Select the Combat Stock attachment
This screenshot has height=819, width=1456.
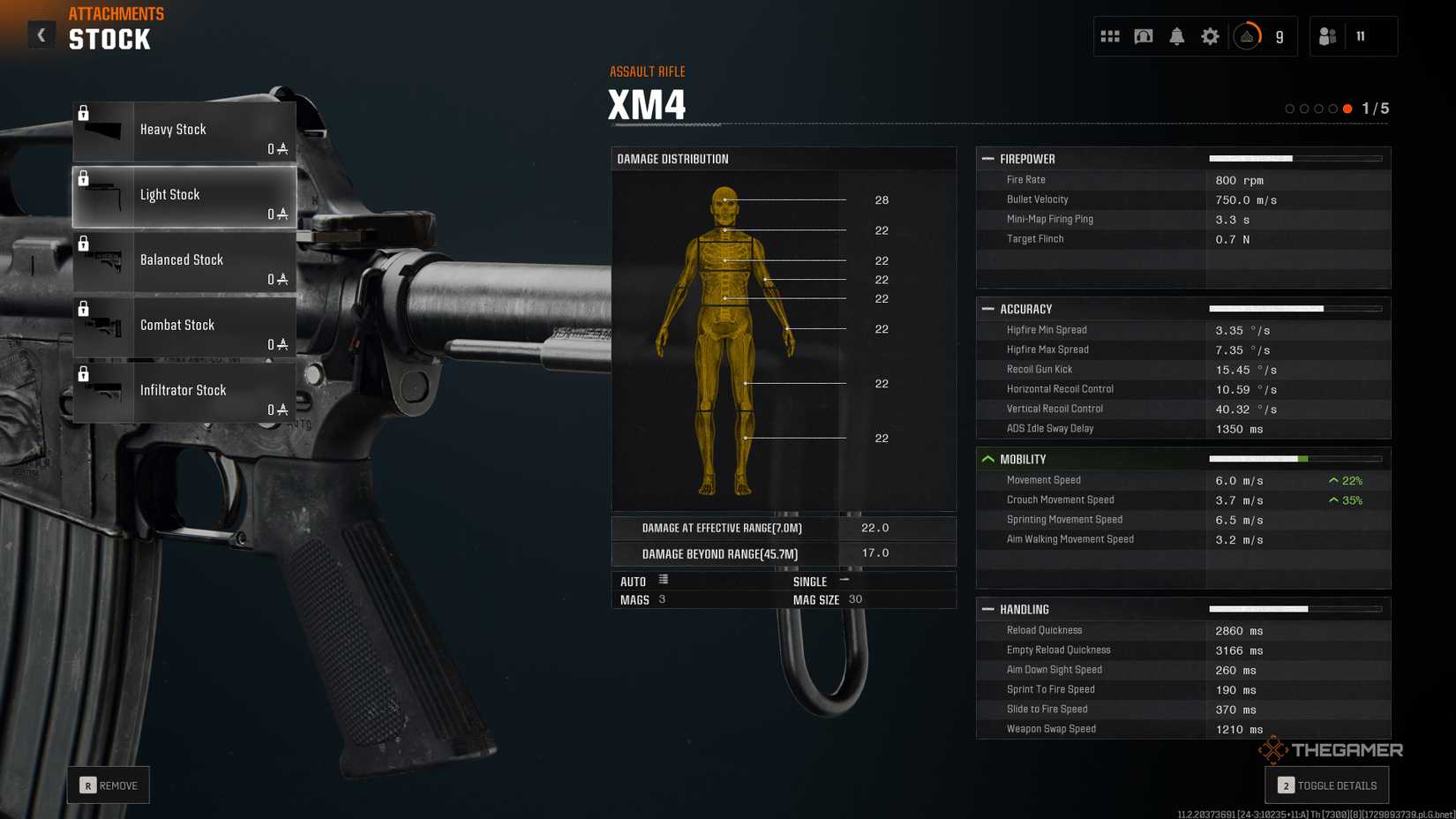(184, 327)
